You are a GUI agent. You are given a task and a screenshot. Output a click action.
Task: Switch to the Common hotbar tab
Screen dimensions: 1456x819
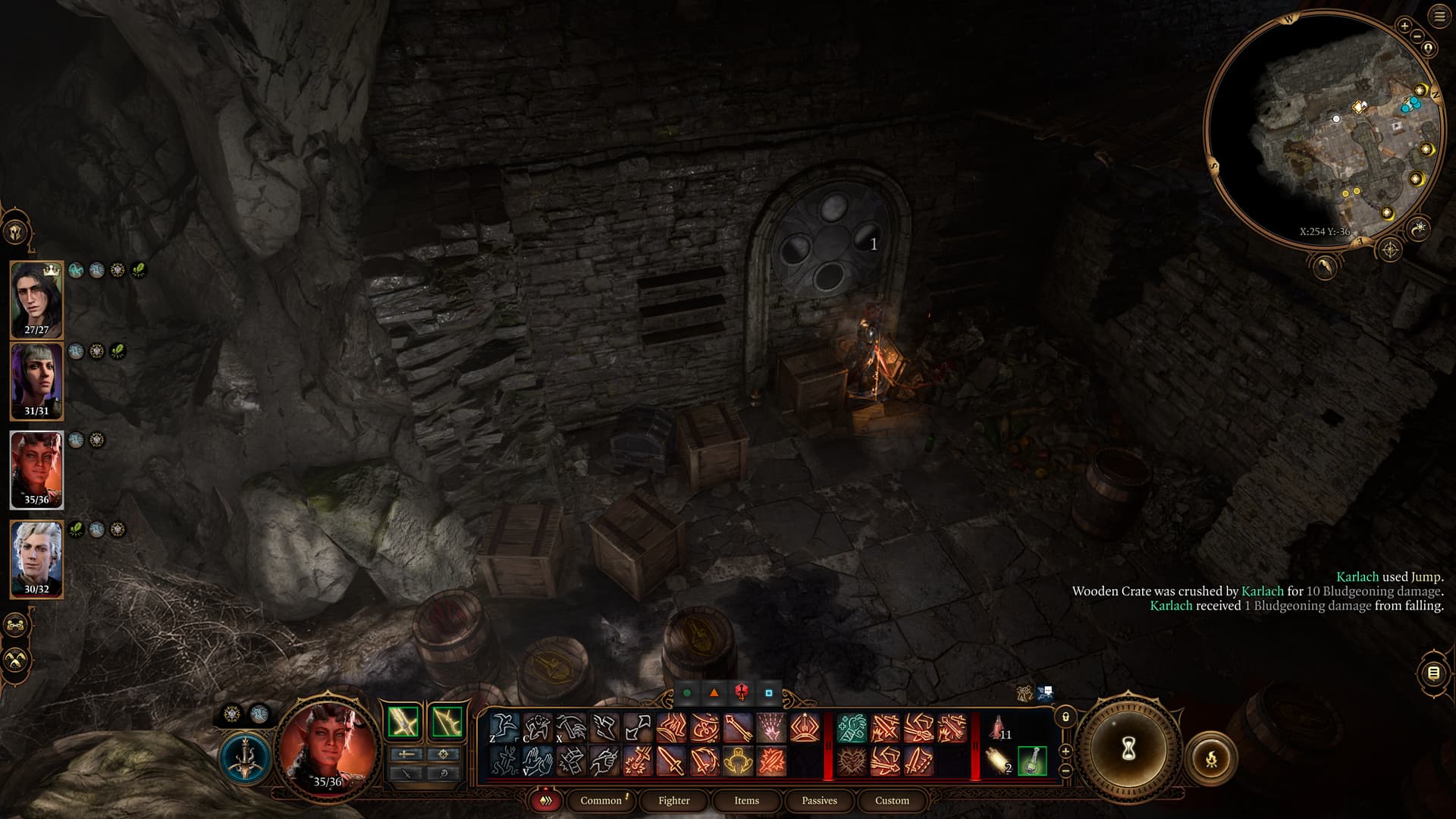click(x=601, y=800)
